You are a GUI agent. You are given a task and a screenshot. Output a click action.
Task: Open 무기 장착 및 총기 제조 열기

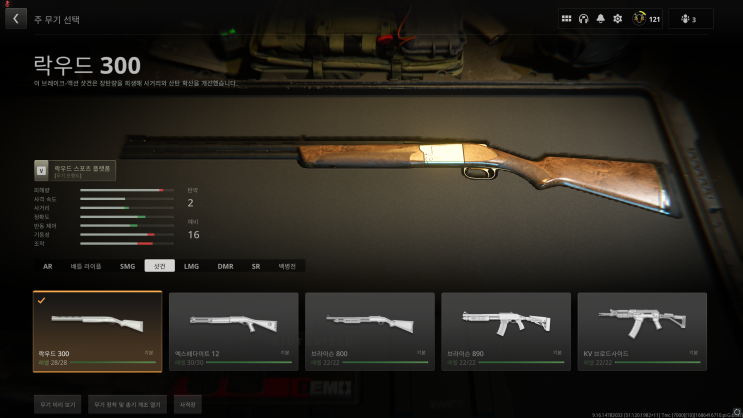[x=126, y=405]
